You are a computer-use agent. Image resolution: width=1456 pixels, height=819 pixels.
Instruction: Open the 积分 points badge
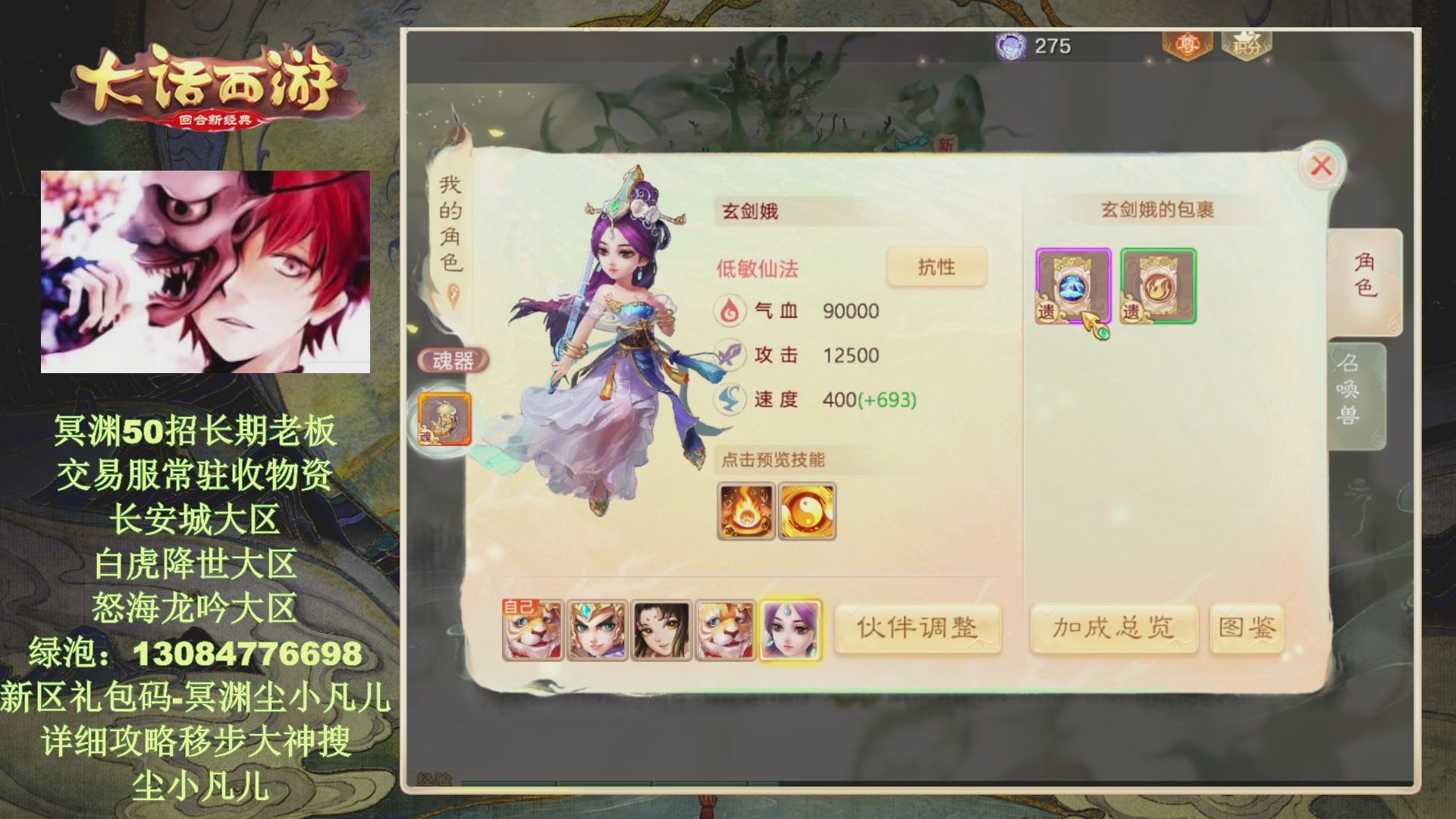[1247, 47]
